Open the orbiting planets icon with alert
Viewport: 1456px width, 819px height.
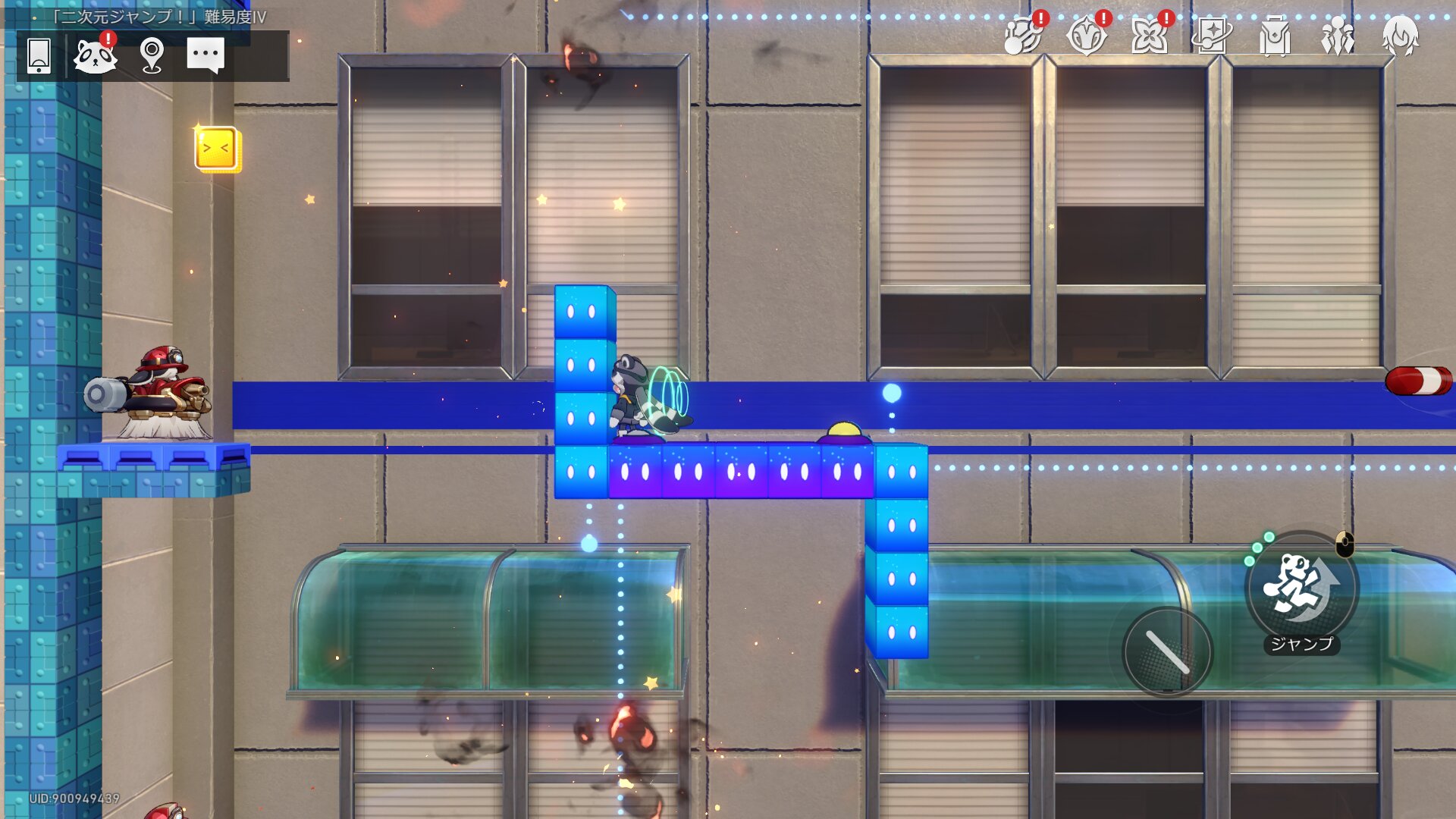[1022, 36]
